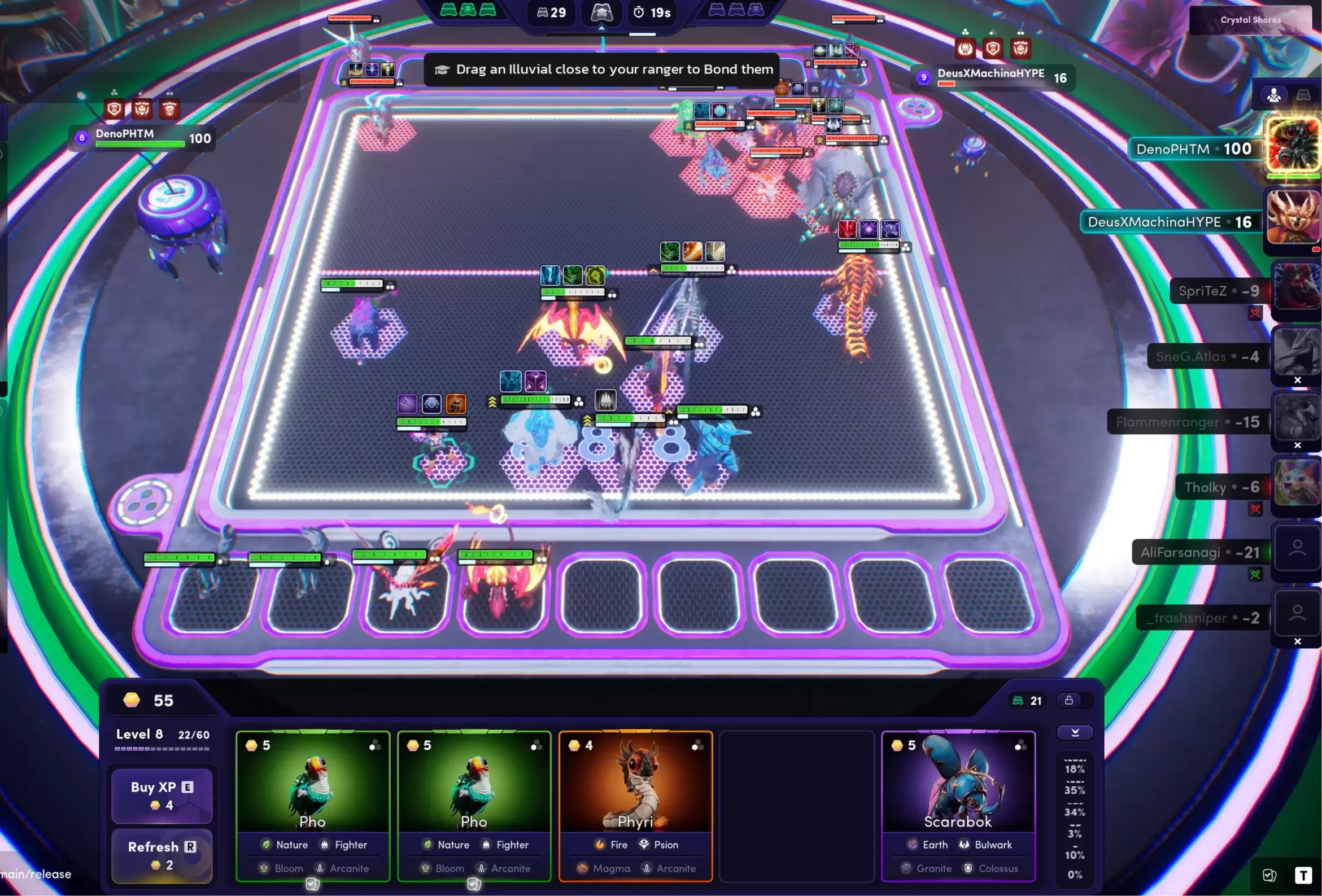1322x896 pixels.
Task: Click the ranger helmet icon beside the timer
Action: 601,12
